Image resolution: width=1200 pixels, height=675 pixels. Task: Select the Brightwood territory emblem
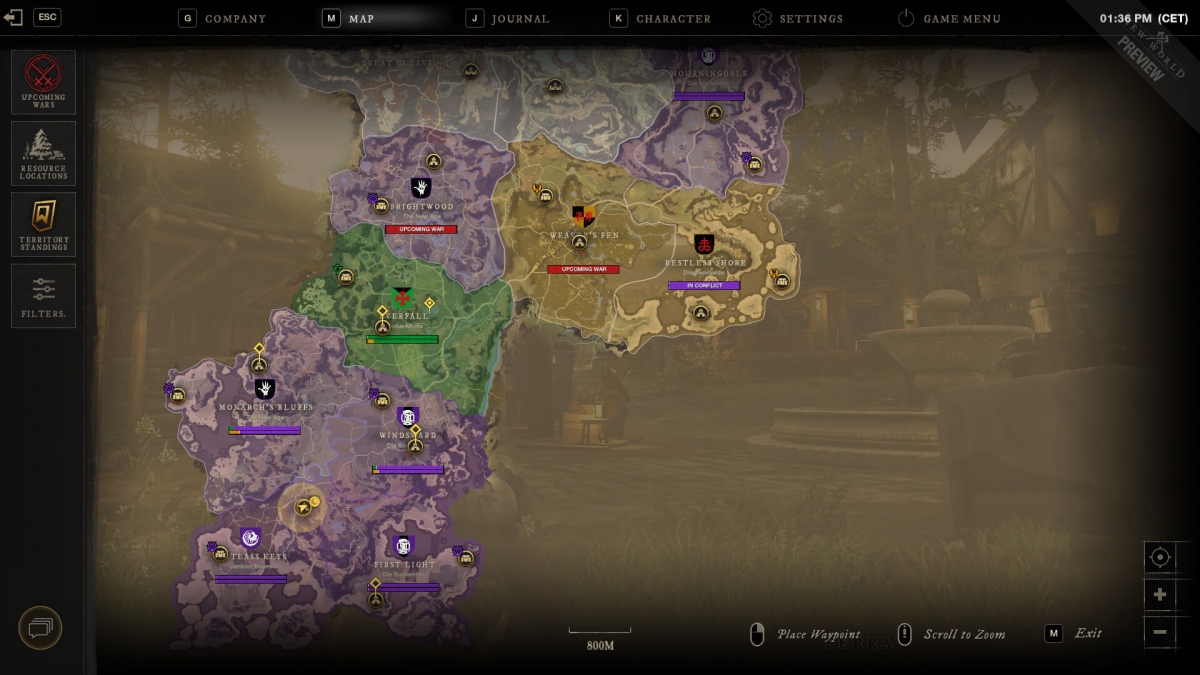coord(421,188)
